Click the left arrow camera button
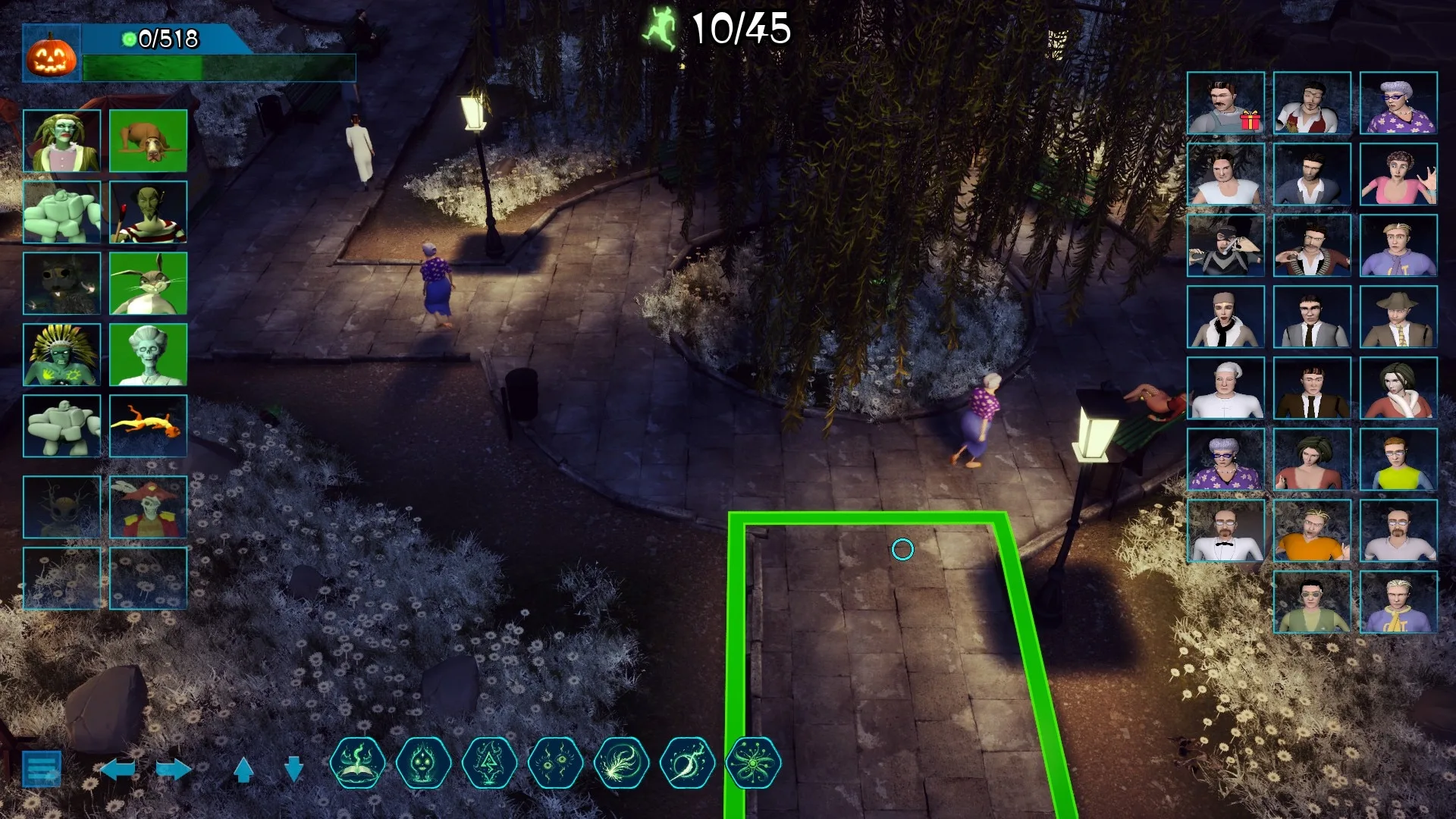Screen dimensions: 1456x819 pyautogui.click(x=118, y=770)
